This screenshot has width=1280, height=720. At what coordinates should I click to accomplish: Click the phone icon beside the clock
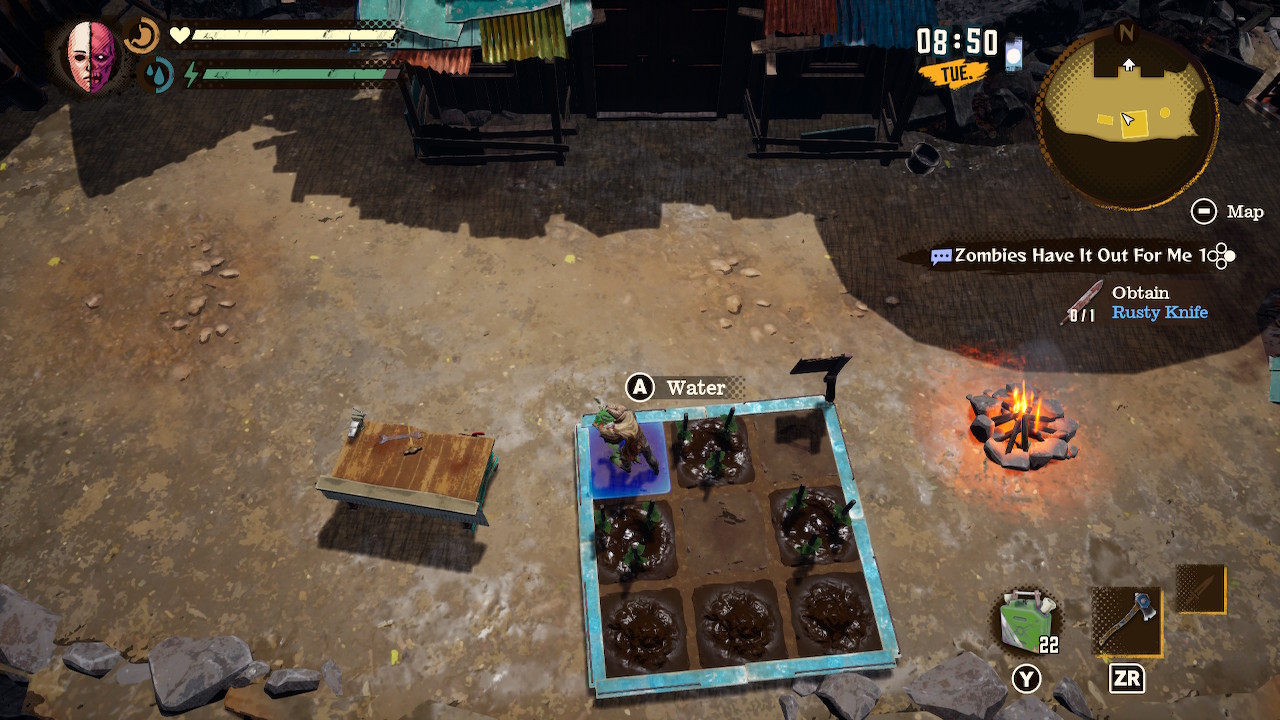pos(1014,52)
